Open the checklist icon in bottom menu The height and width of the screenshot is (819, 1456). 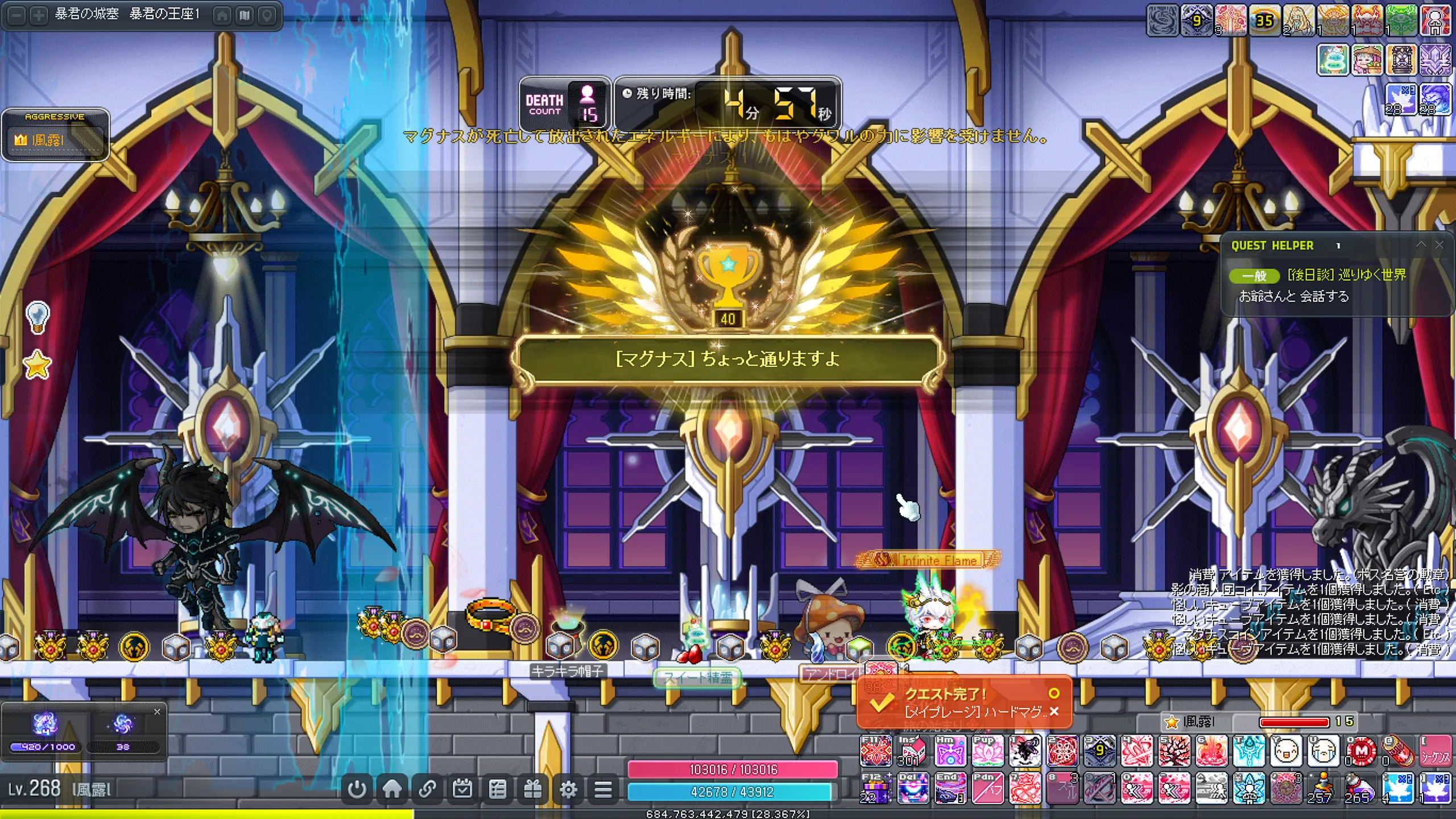(498, 789)
